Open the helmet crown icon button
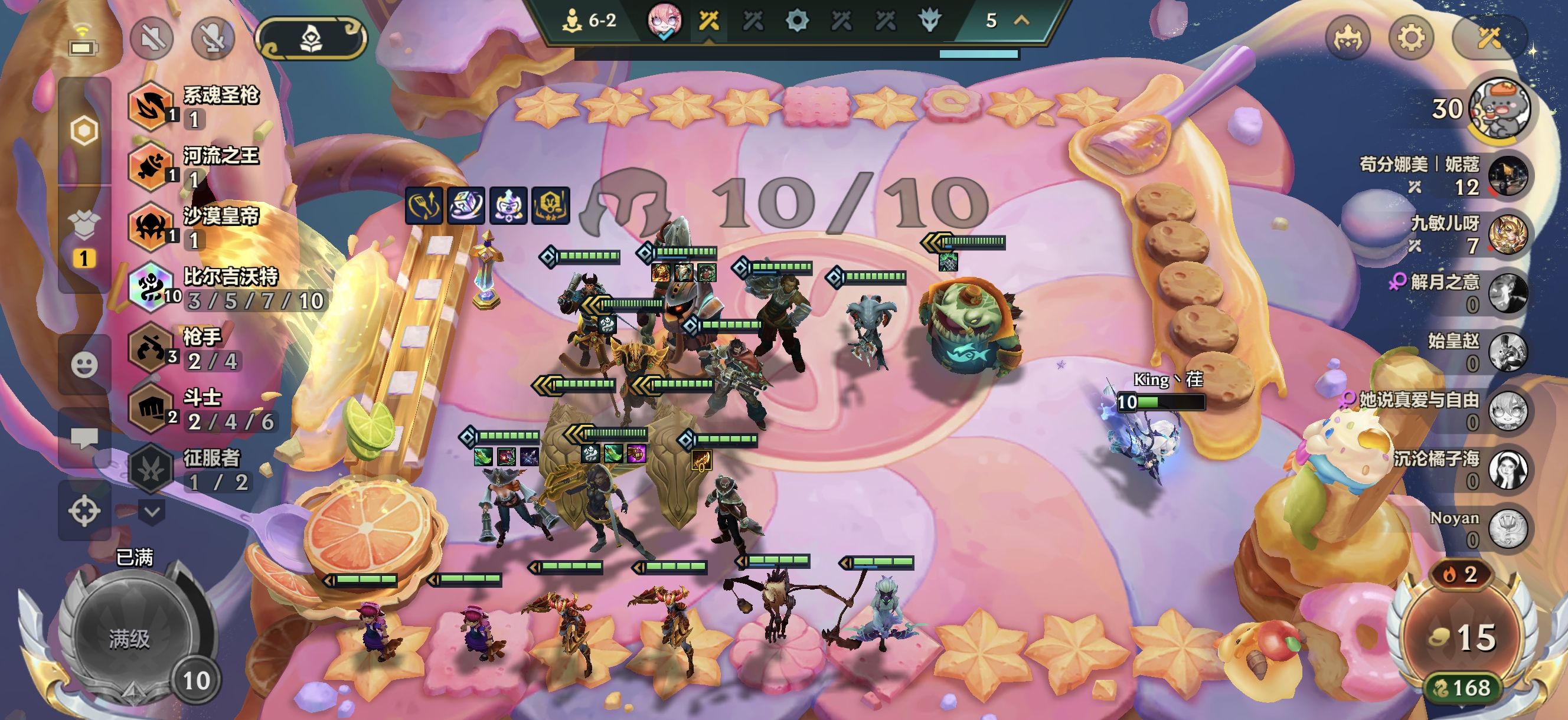This screenshot has width=1568, height=720. [1347, 38]
